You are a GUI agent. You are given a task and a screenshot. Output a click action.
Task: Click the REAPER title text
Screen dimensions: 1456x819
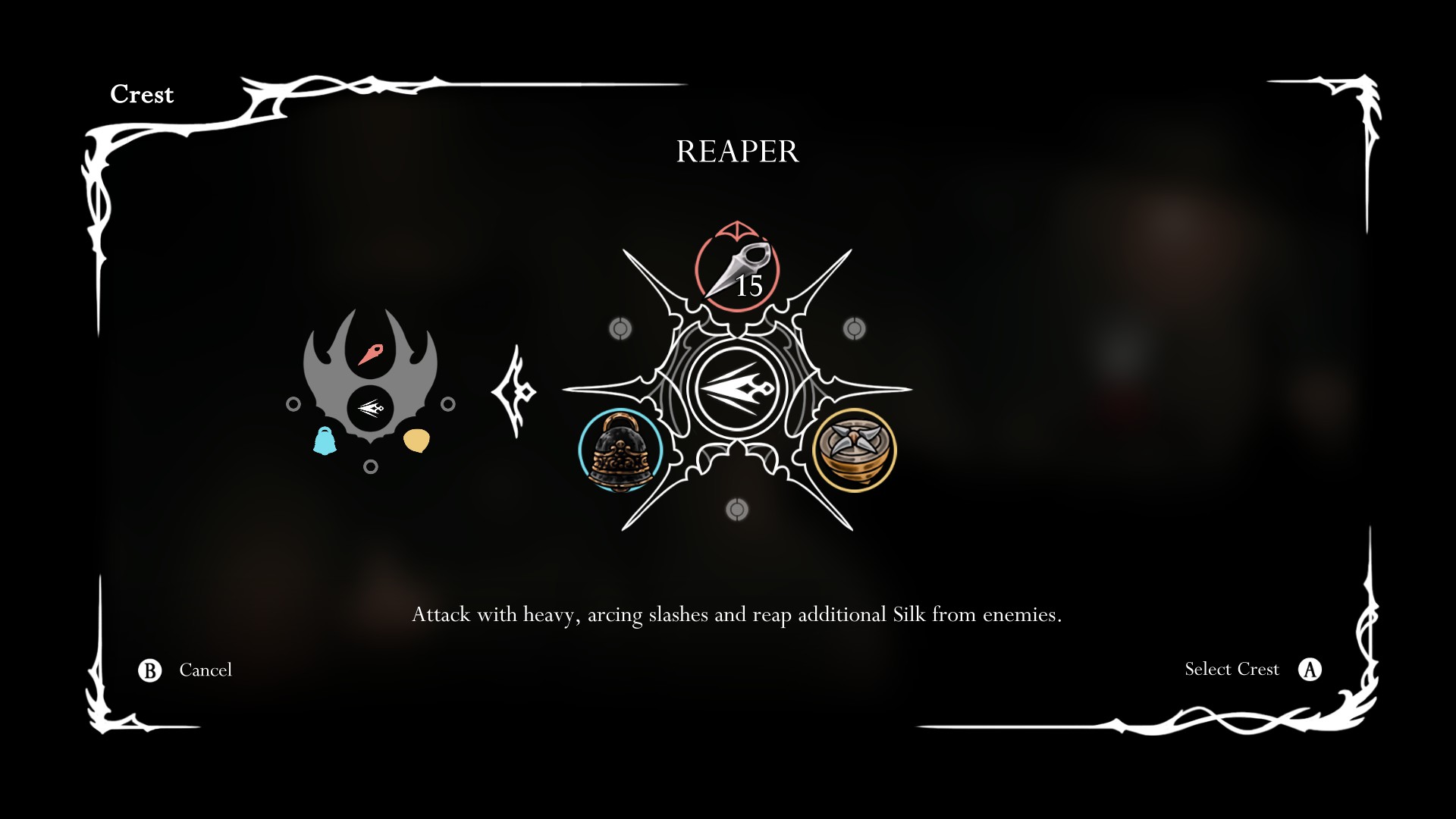click(x=737, y=152)
